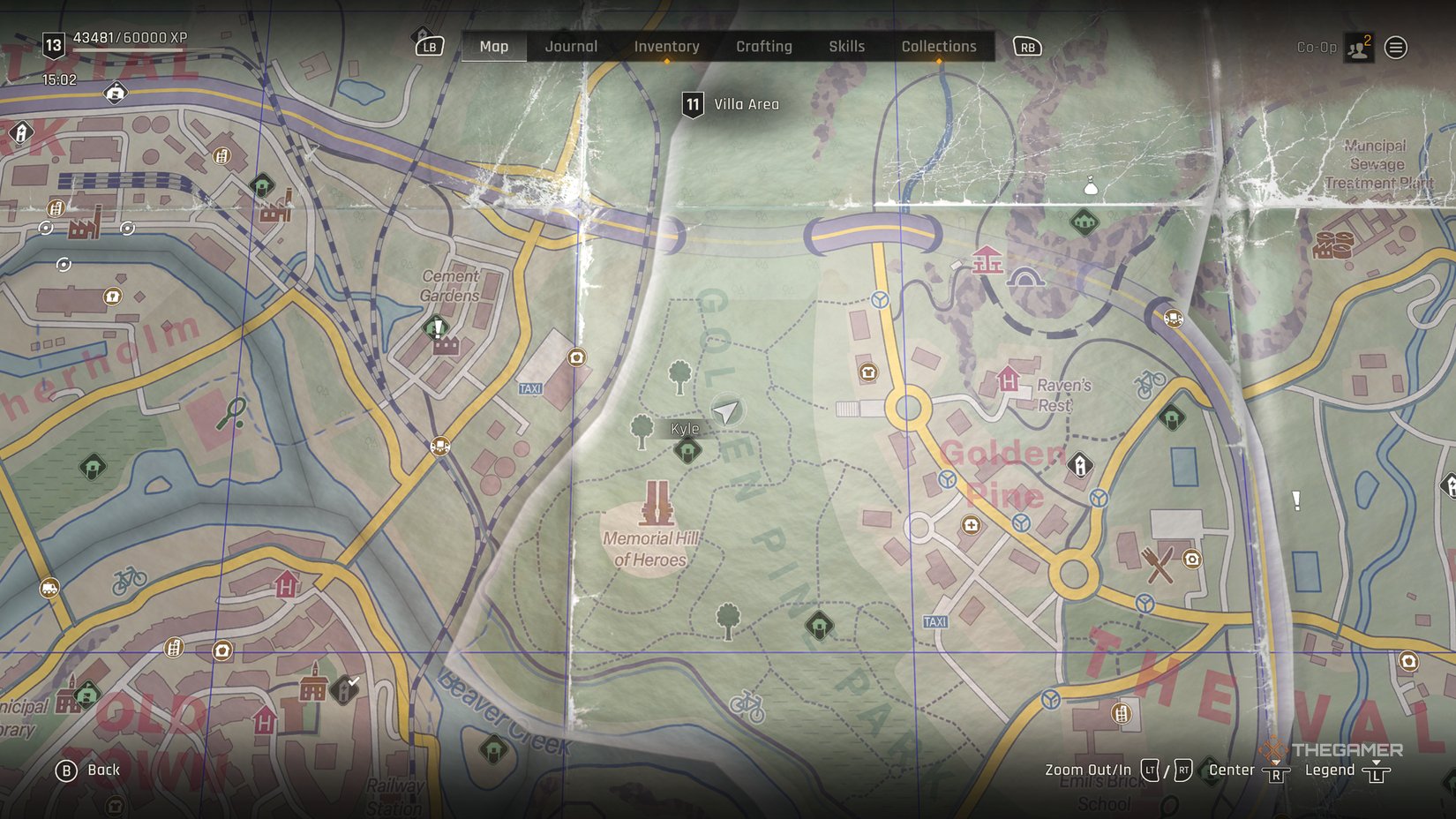
Task: Select the Skills tab
Action: coord(846,46)
